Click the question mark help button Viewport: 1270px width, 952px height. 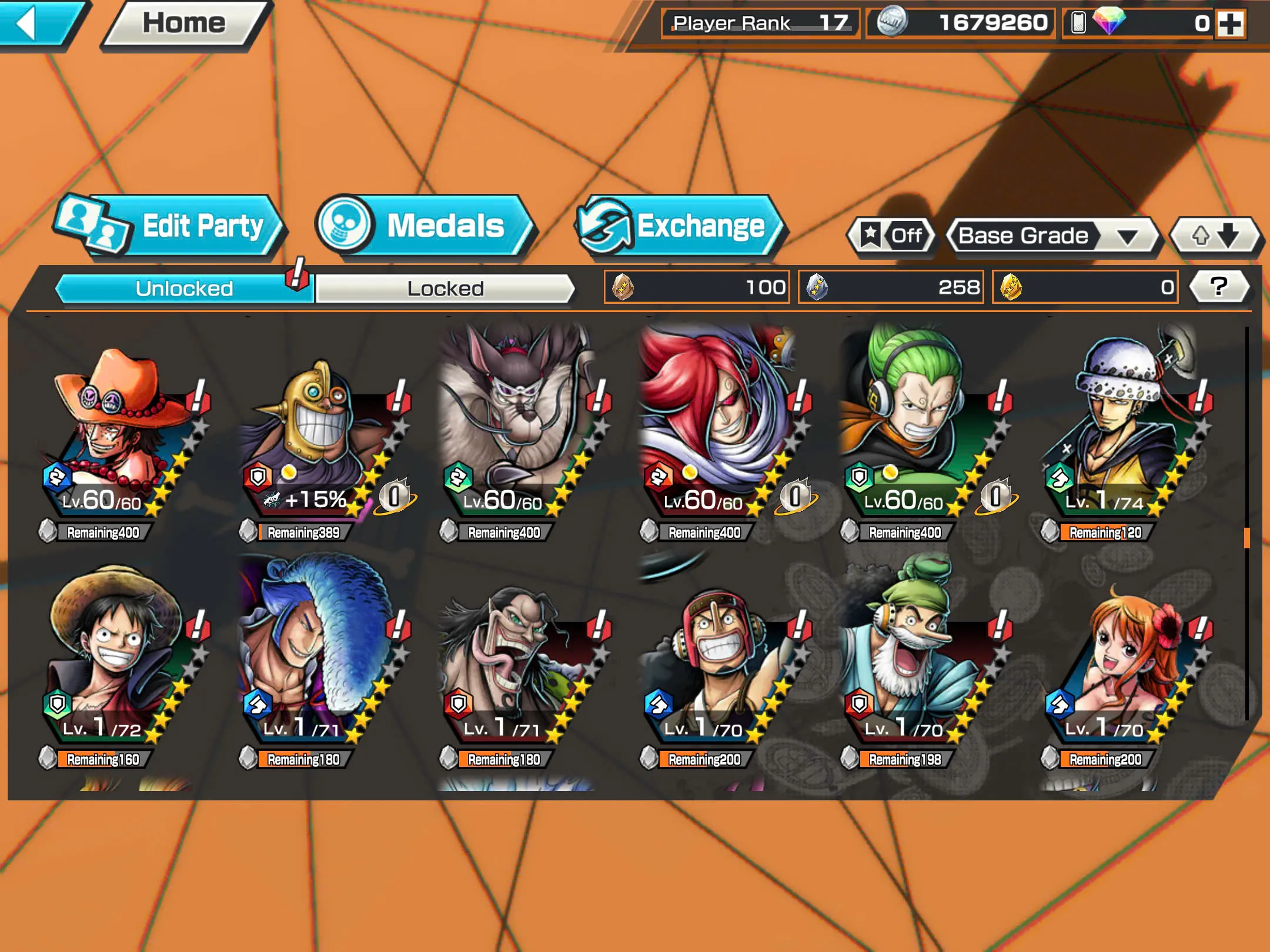[x=1220, y=286]
